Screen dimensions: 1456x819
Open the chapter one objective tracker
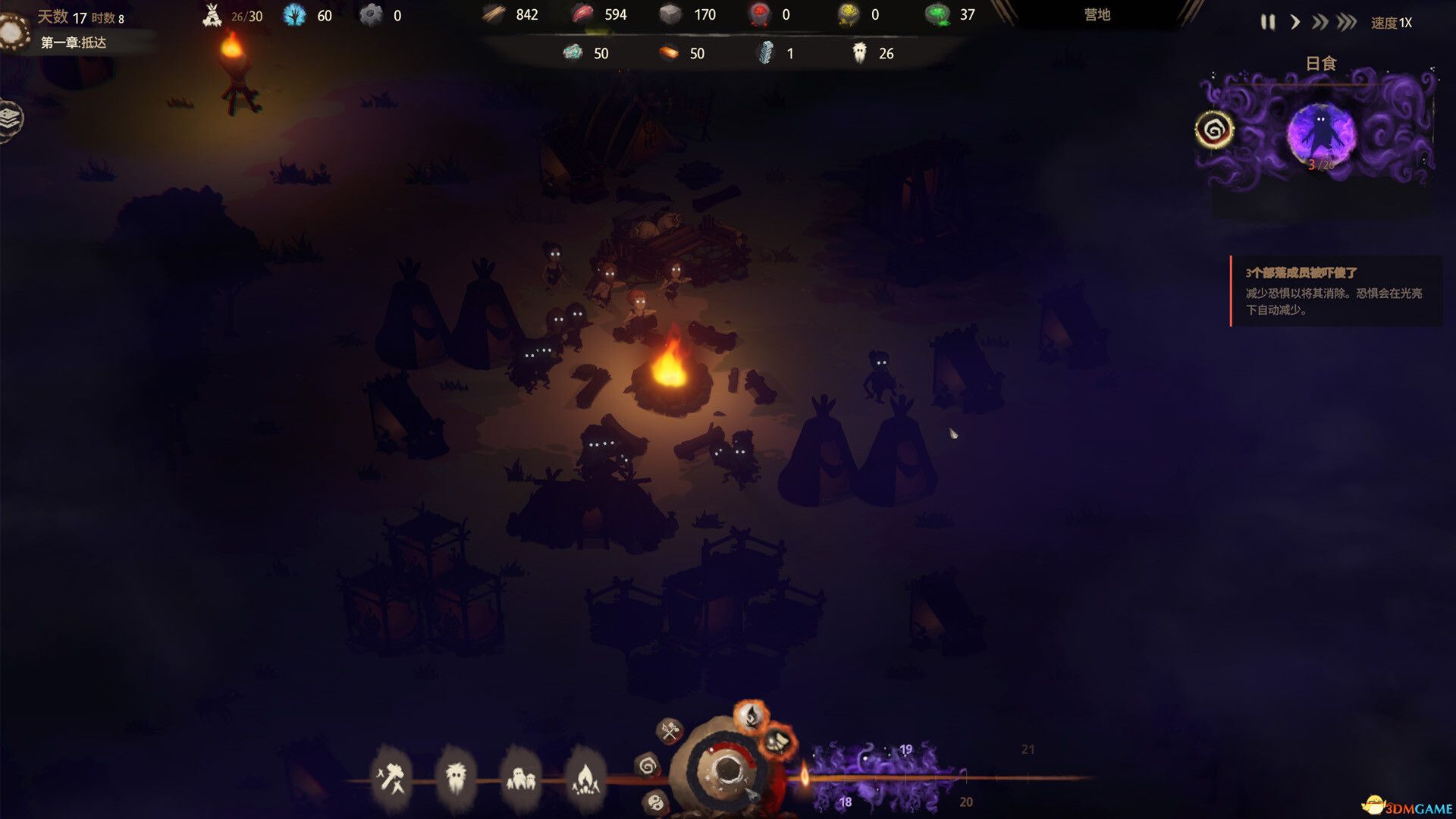click(x=74, y=42)
